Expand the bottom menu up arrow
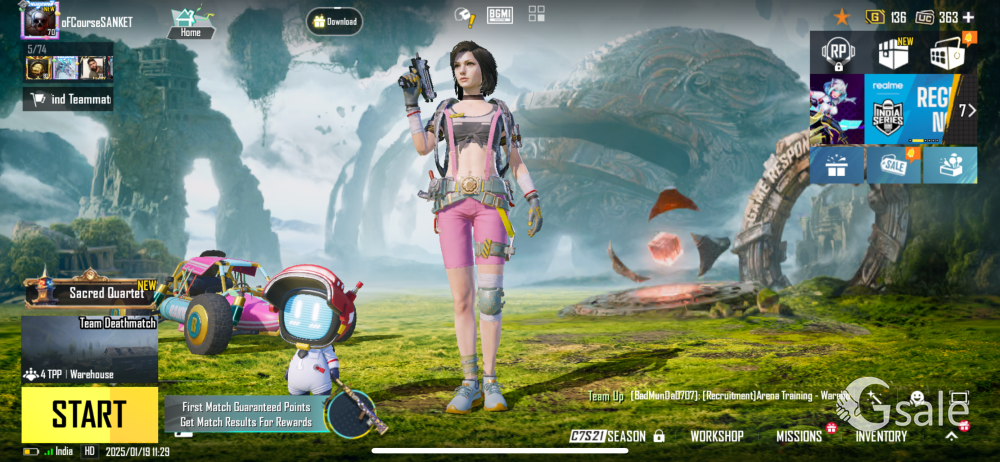The image size is (1000, 462). pyautogui.click(x=952, y=436)
